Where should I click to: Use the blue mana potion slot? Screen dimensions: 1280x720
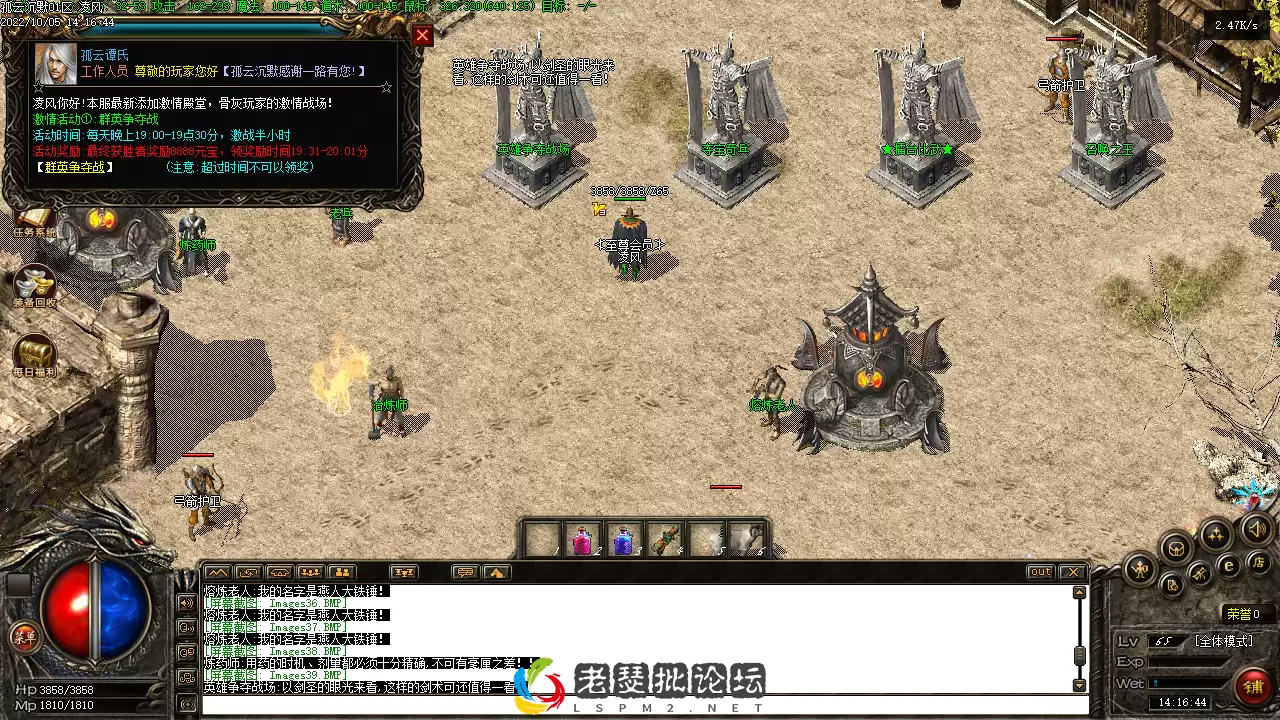point(623,540)
